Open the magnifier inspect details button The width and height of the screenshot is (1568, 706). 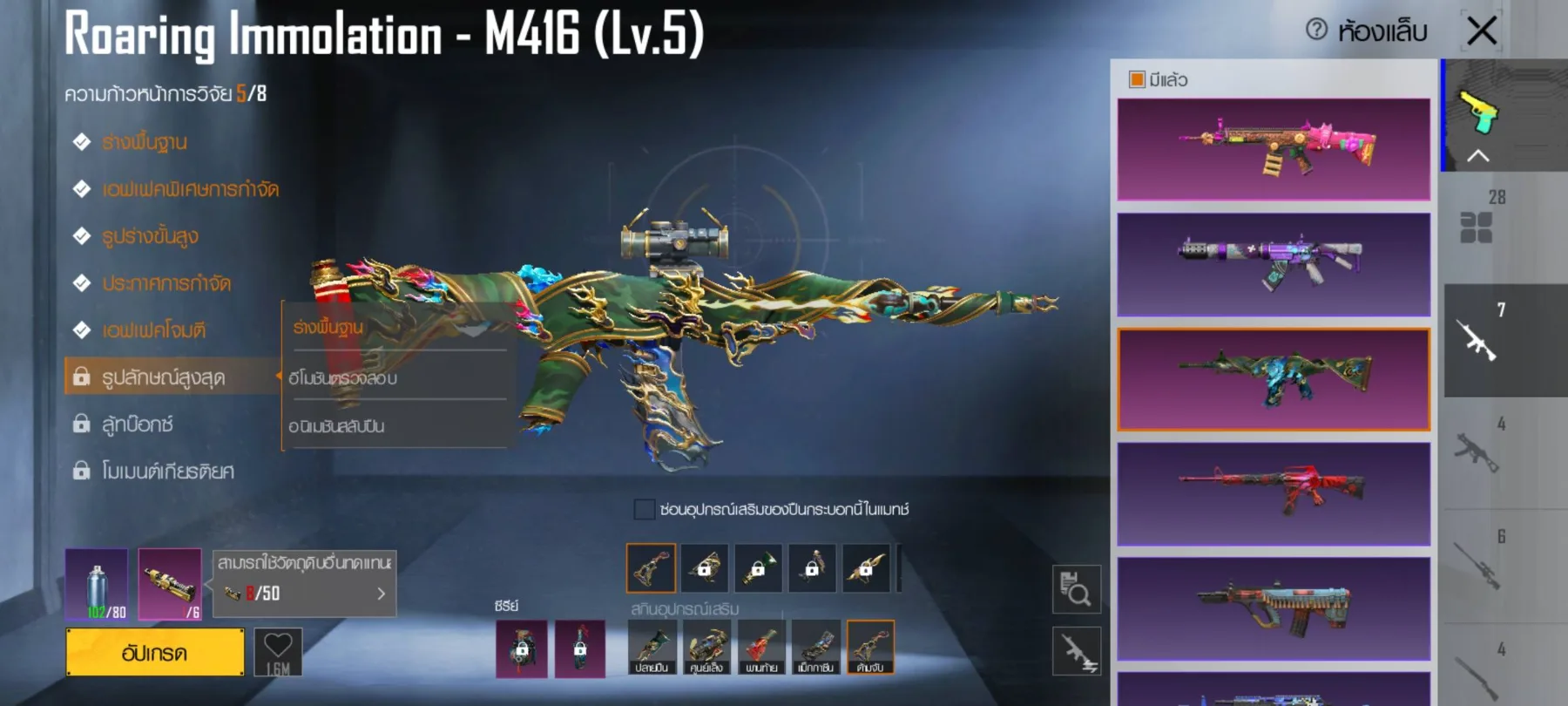(x=1077, y=589)
